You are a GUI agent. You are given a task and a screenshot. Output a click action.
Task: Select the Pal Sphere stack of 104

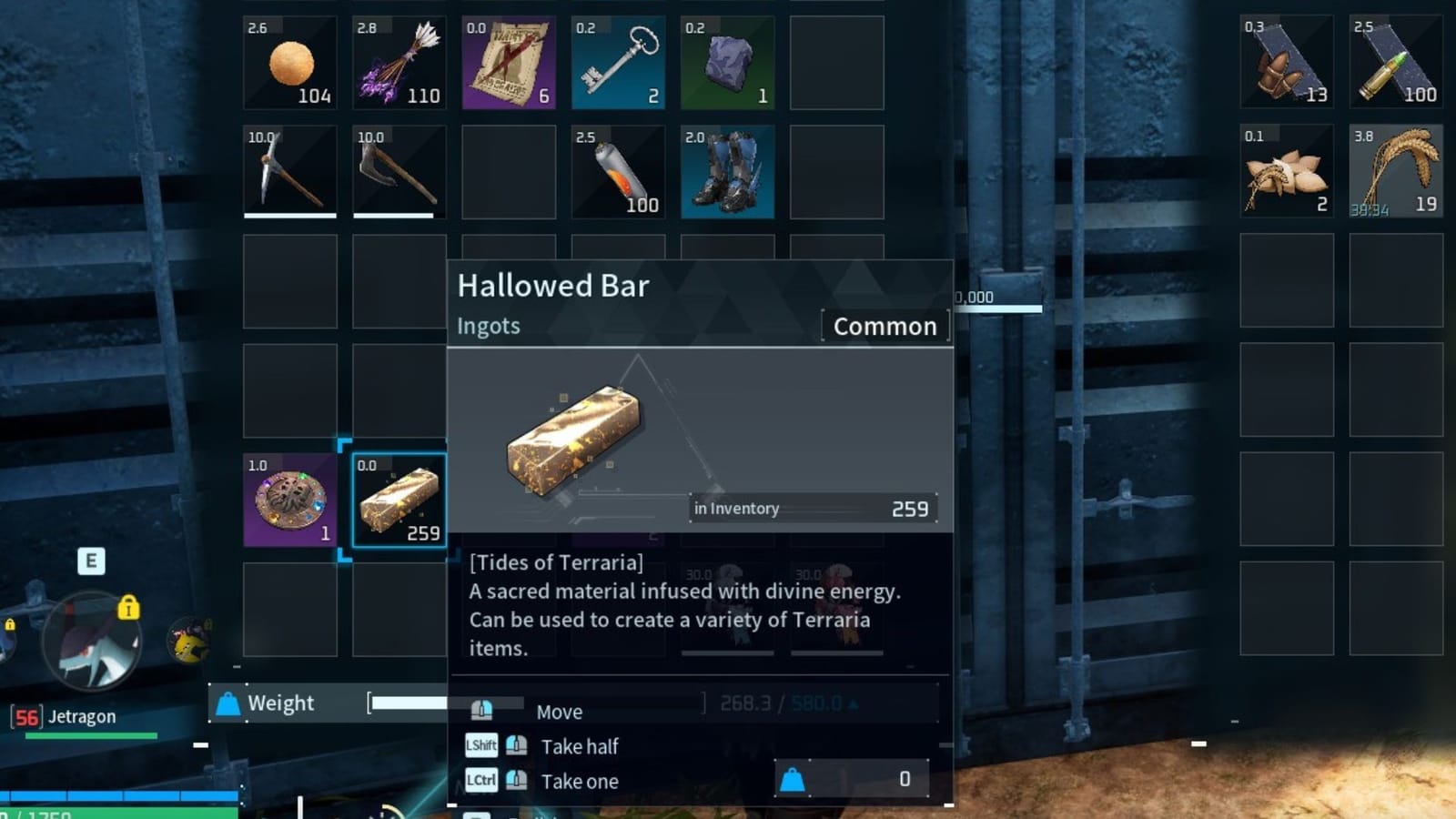[x=289, y=62]
